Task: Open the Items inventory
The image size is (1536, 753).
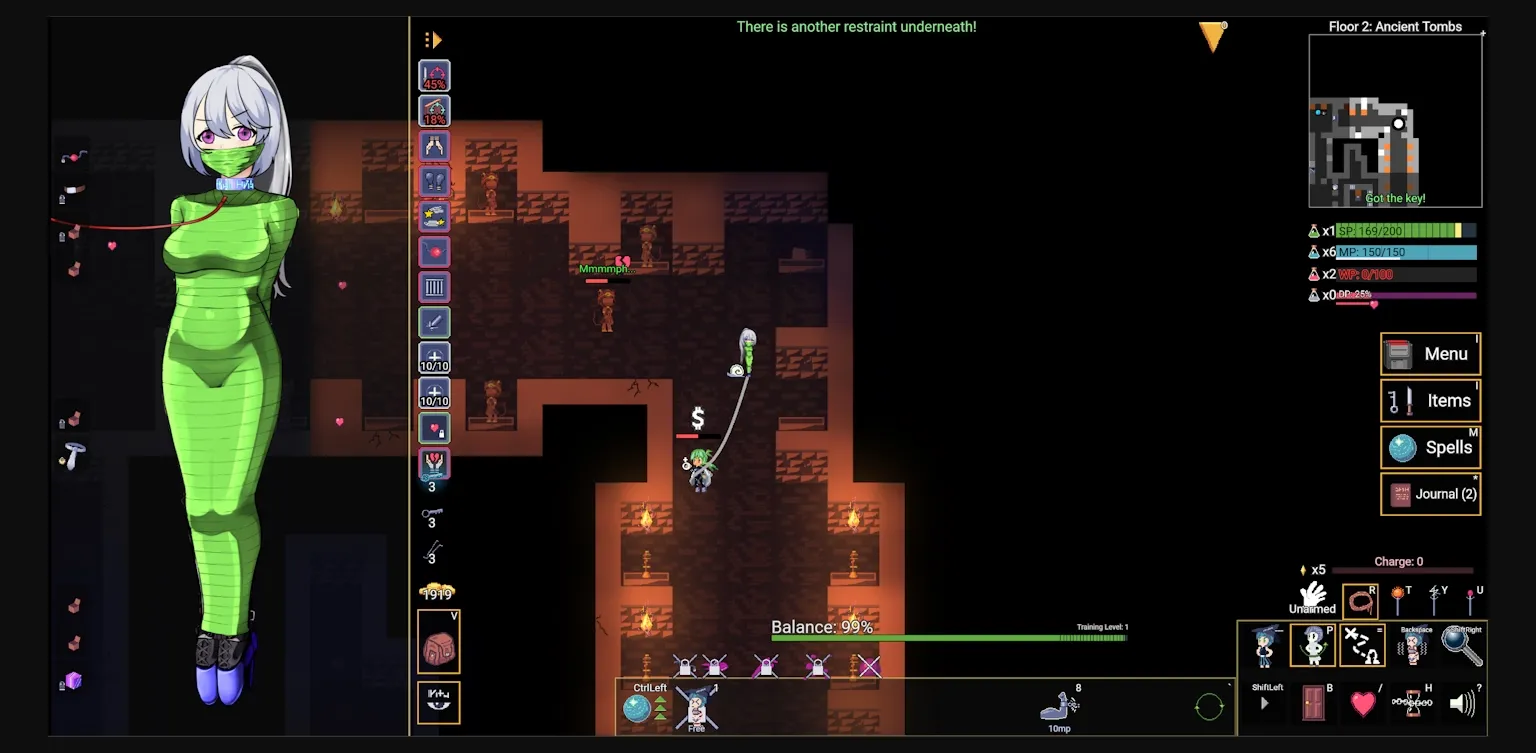Action: (1430, 401)
